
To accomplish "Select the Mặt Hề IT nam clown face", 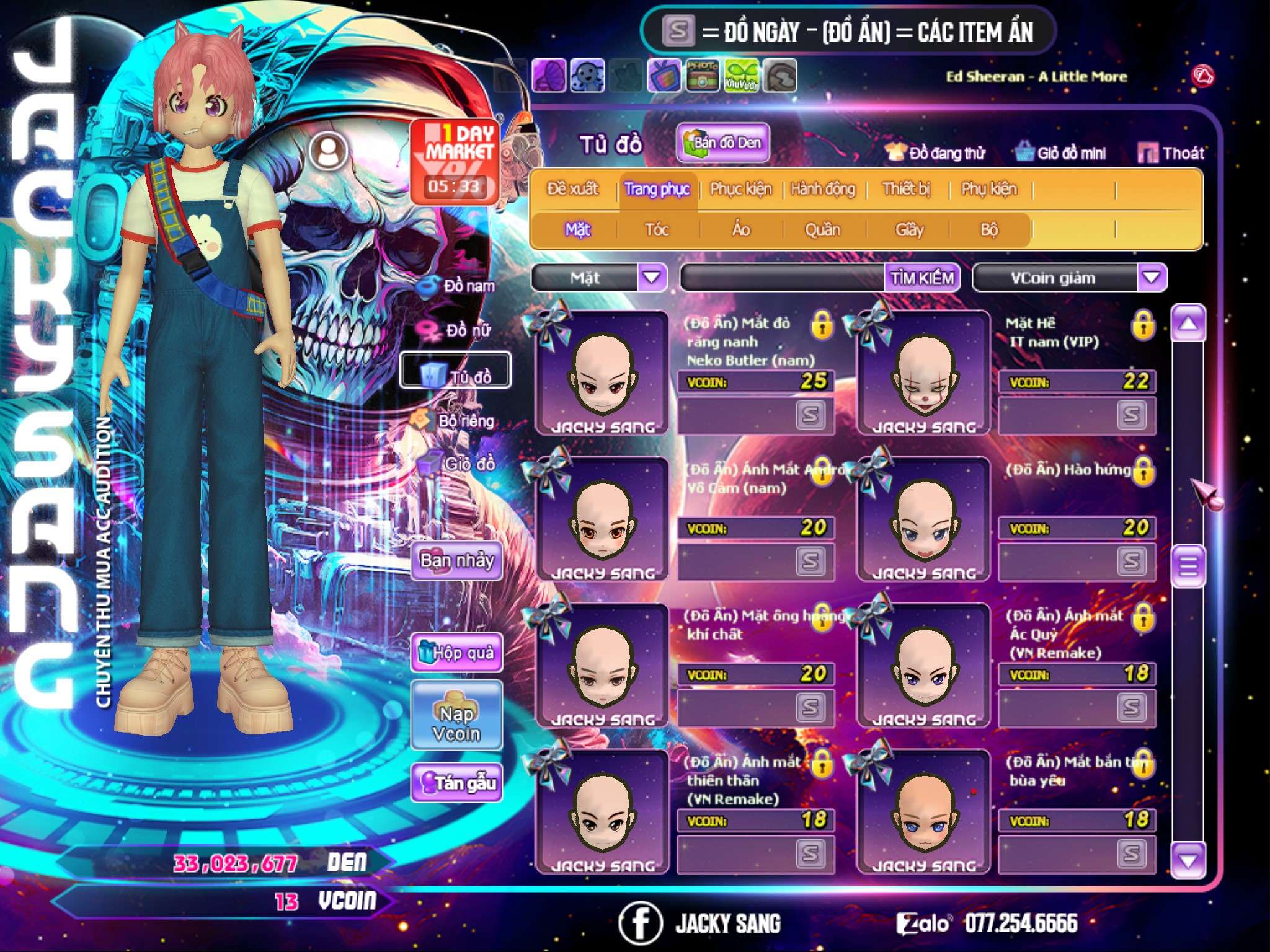I will tap(923, 373).
